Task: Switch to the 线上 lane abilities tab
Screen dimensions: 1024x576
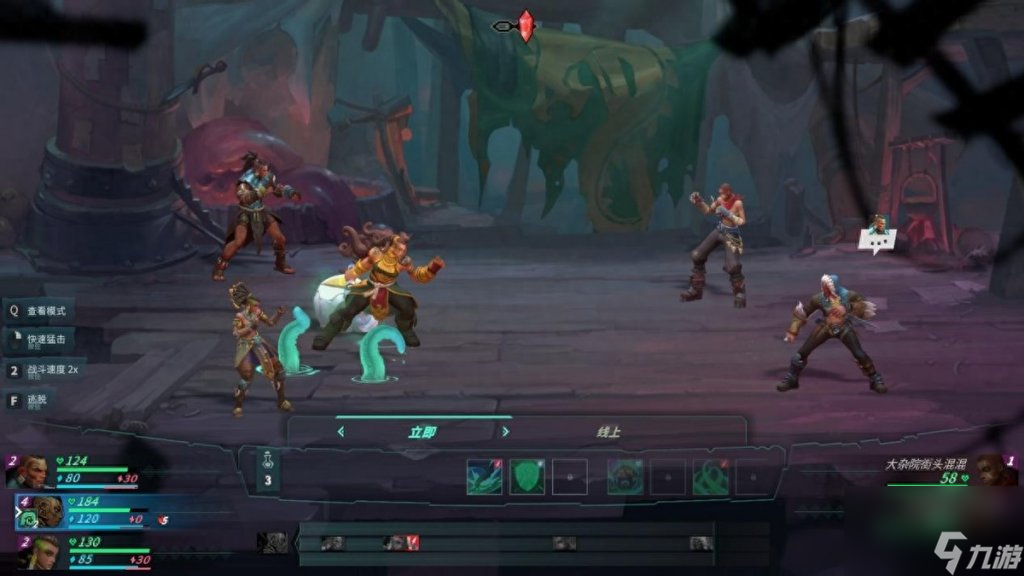Action: [608, 432]
